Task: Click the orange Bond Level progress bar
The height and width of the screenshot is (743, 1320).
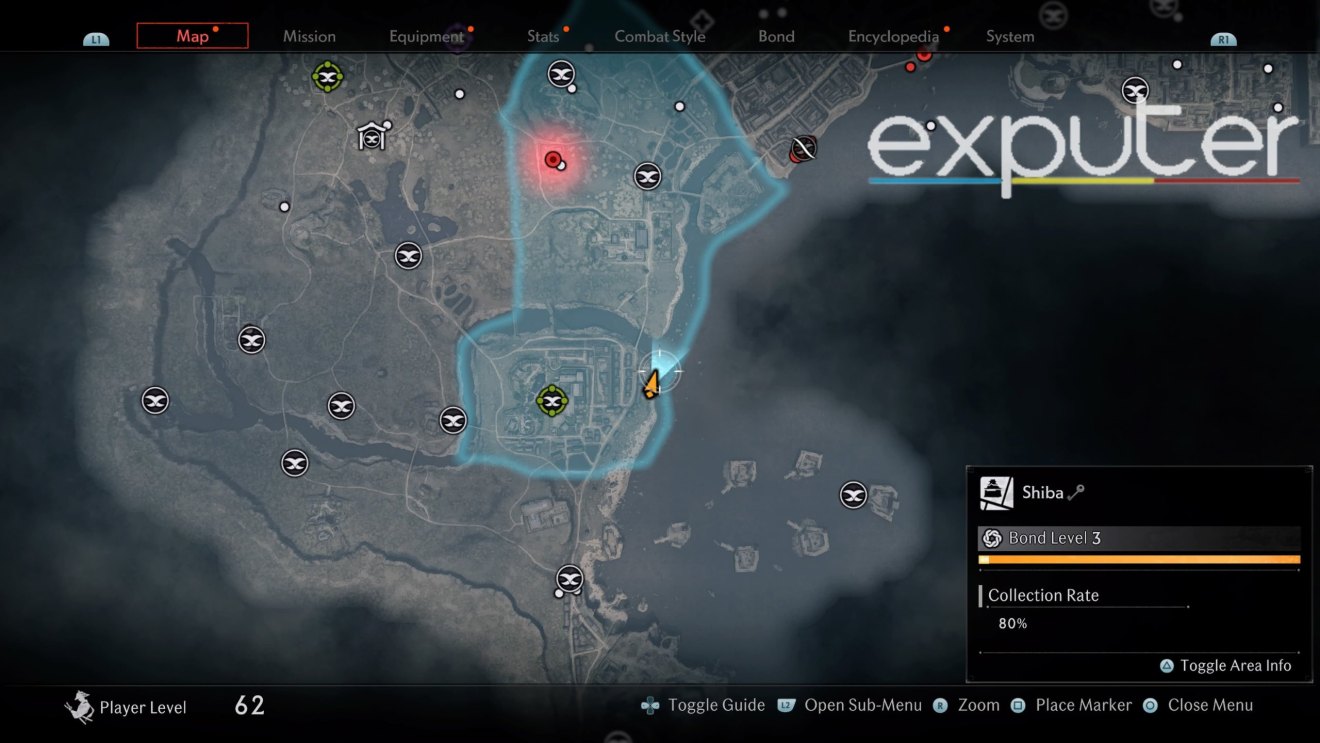Action: click(1139, 560)
